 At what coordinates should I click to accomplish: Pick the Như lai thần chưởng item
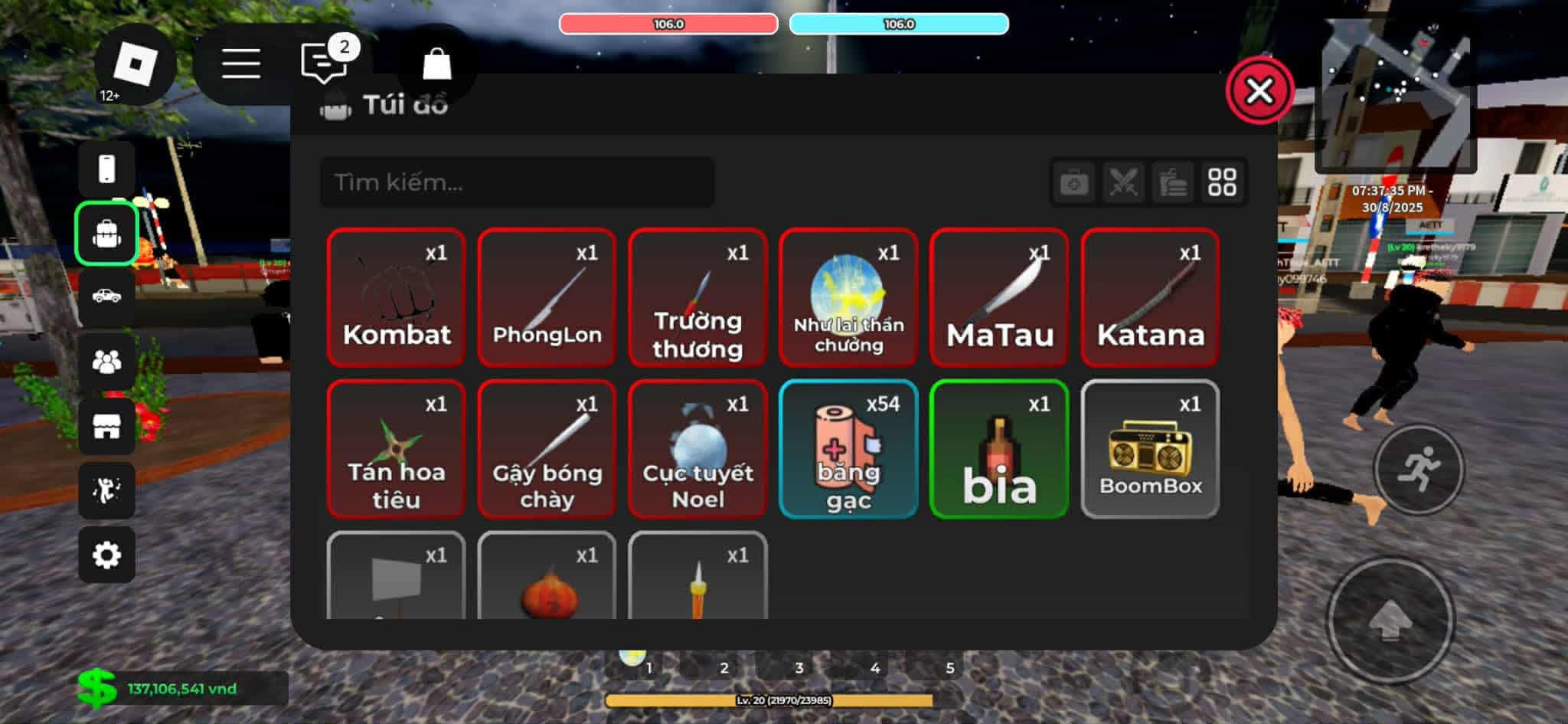(848, 297)
